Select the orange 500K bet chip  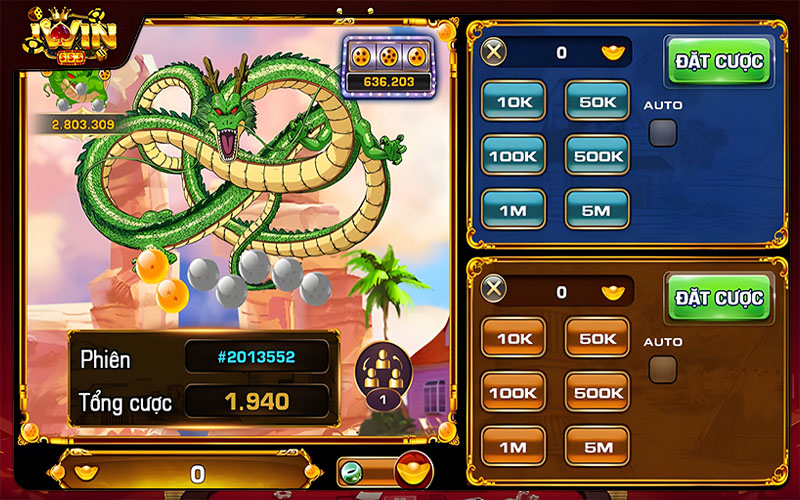point(597,392)
